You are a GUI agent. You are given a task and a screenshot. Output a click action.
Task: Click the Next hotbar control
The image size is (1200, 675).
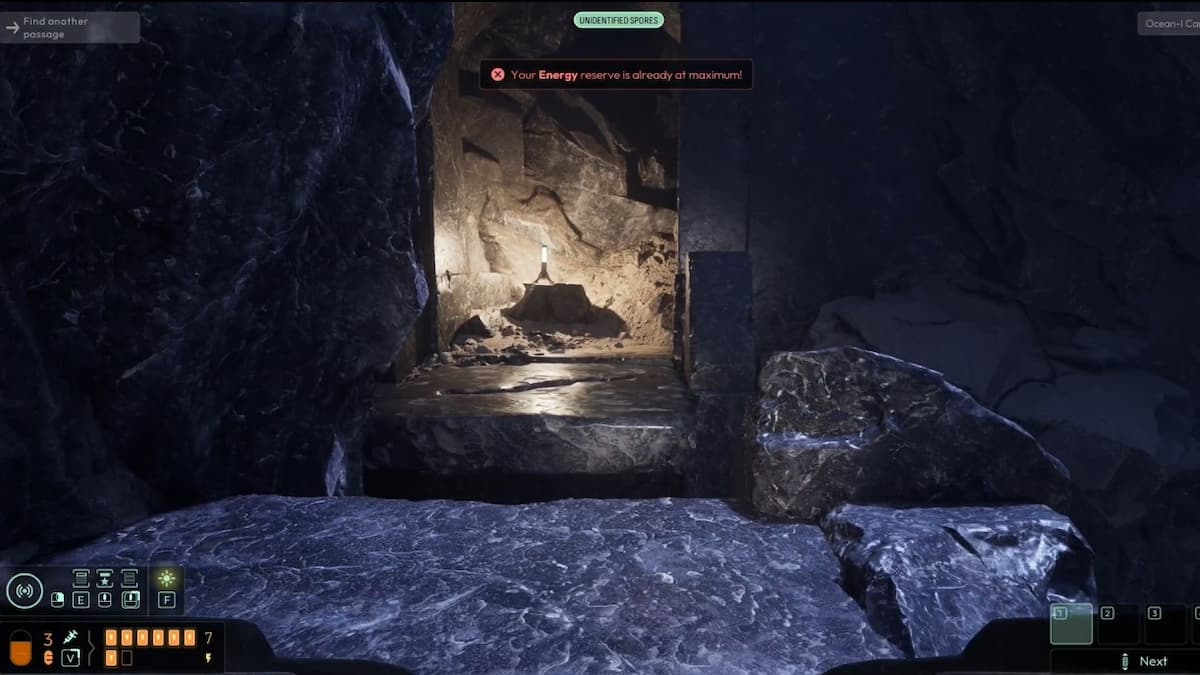(1143, 661)
